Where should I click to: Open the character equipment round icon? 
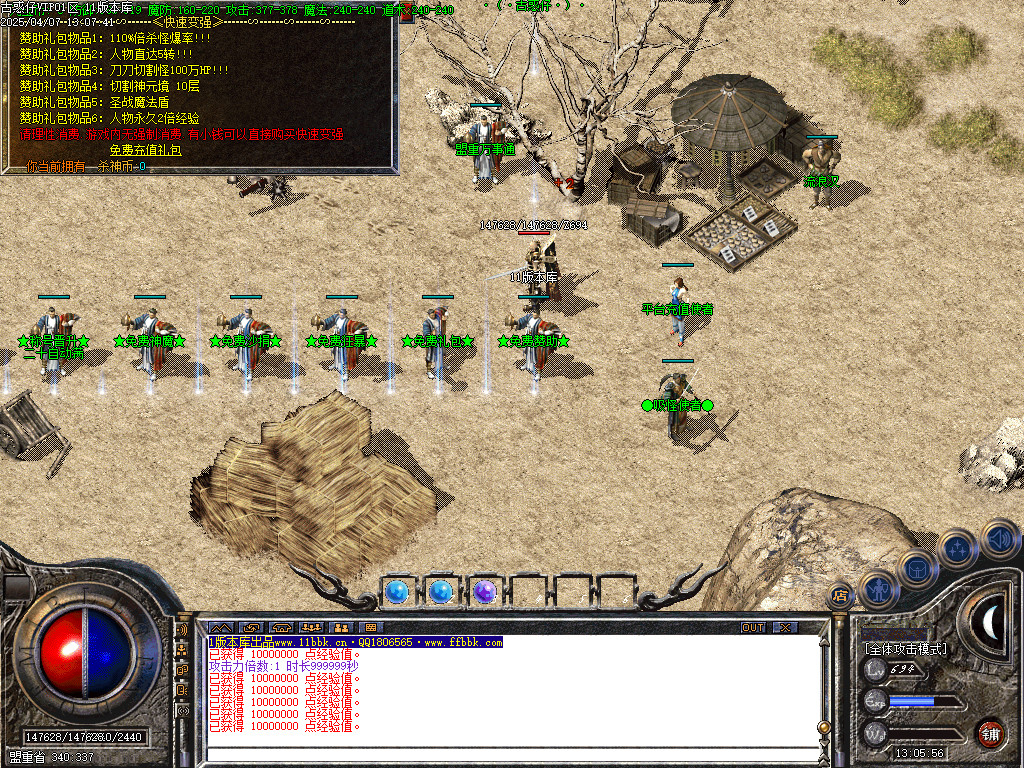(x=877, y=589)
